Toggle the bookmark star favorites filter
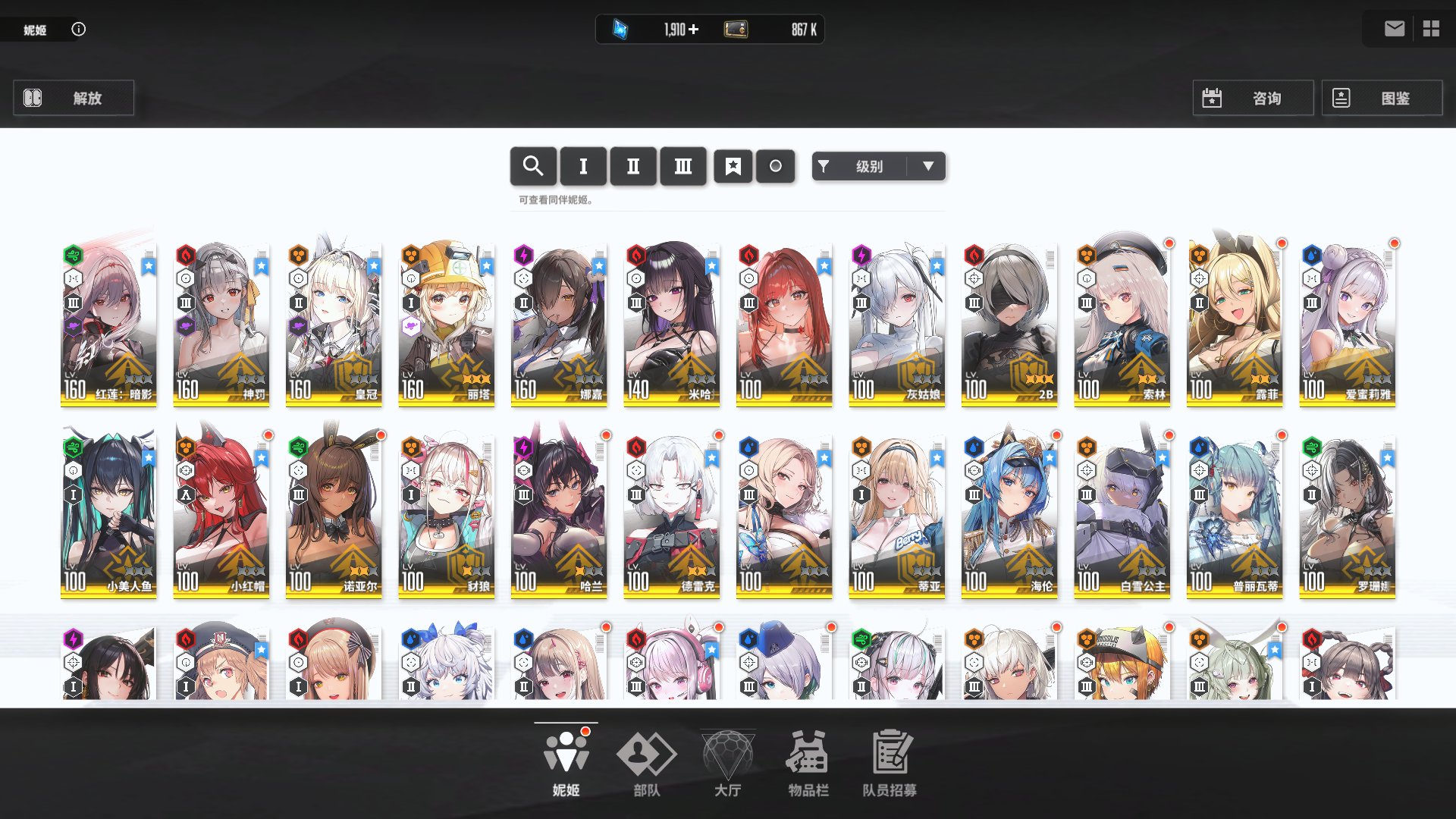 click(x=733, y=166)
